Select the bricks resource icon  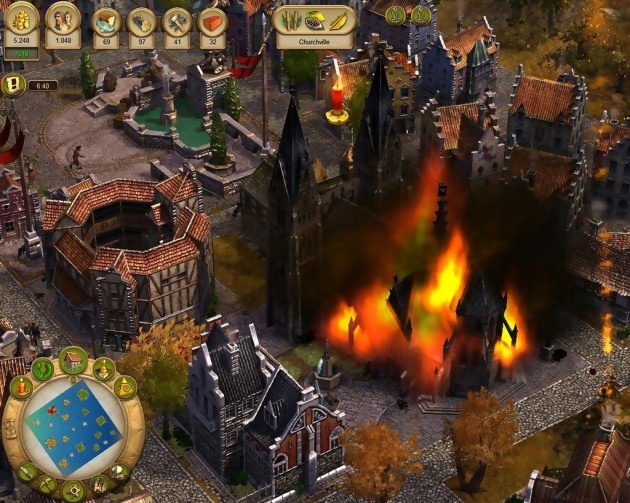pyautogui.click(x=212, y=21)
